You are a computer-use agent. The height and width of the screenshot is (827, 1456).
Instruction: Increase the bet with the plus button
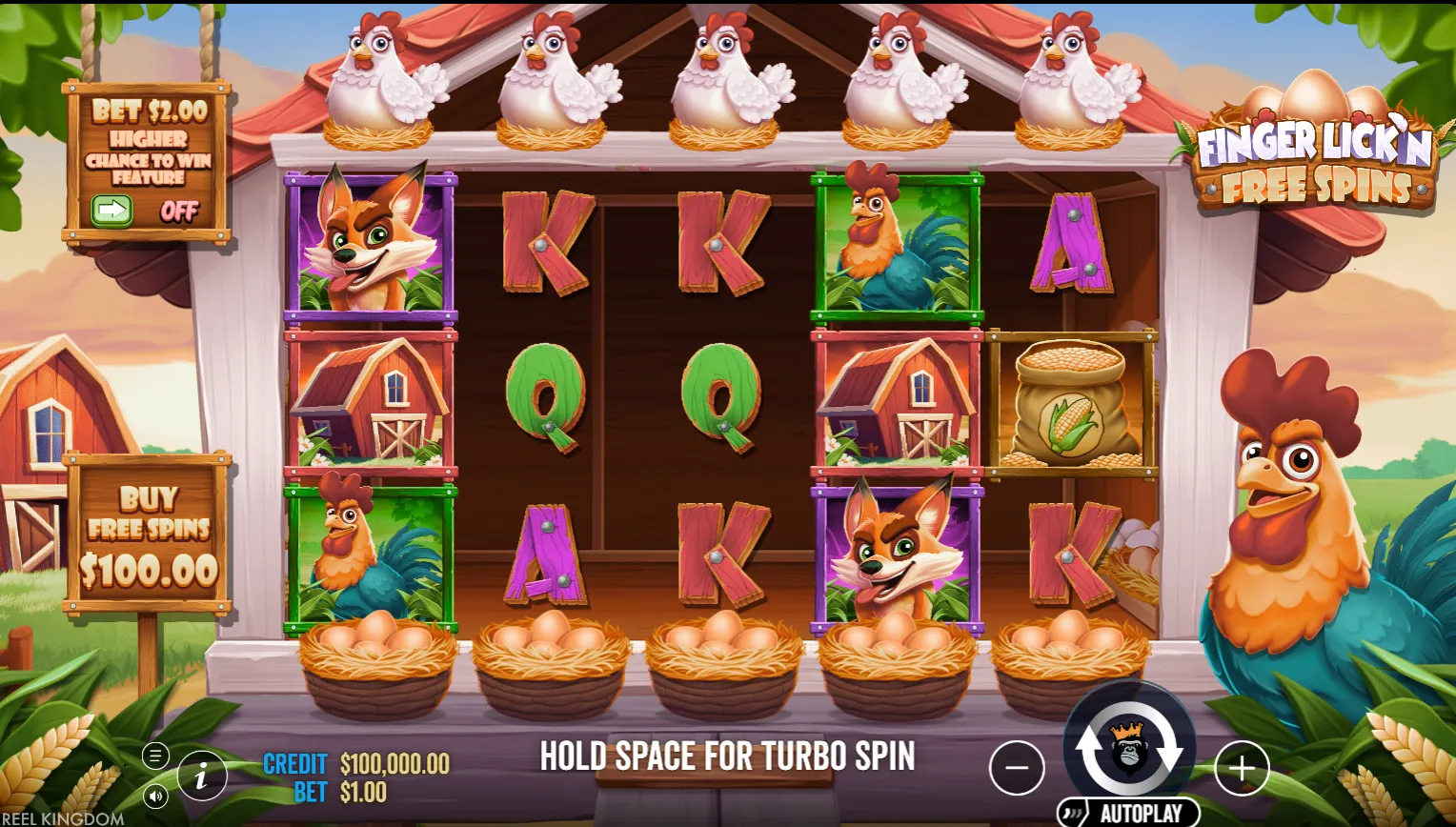[x=1242, y=767]
